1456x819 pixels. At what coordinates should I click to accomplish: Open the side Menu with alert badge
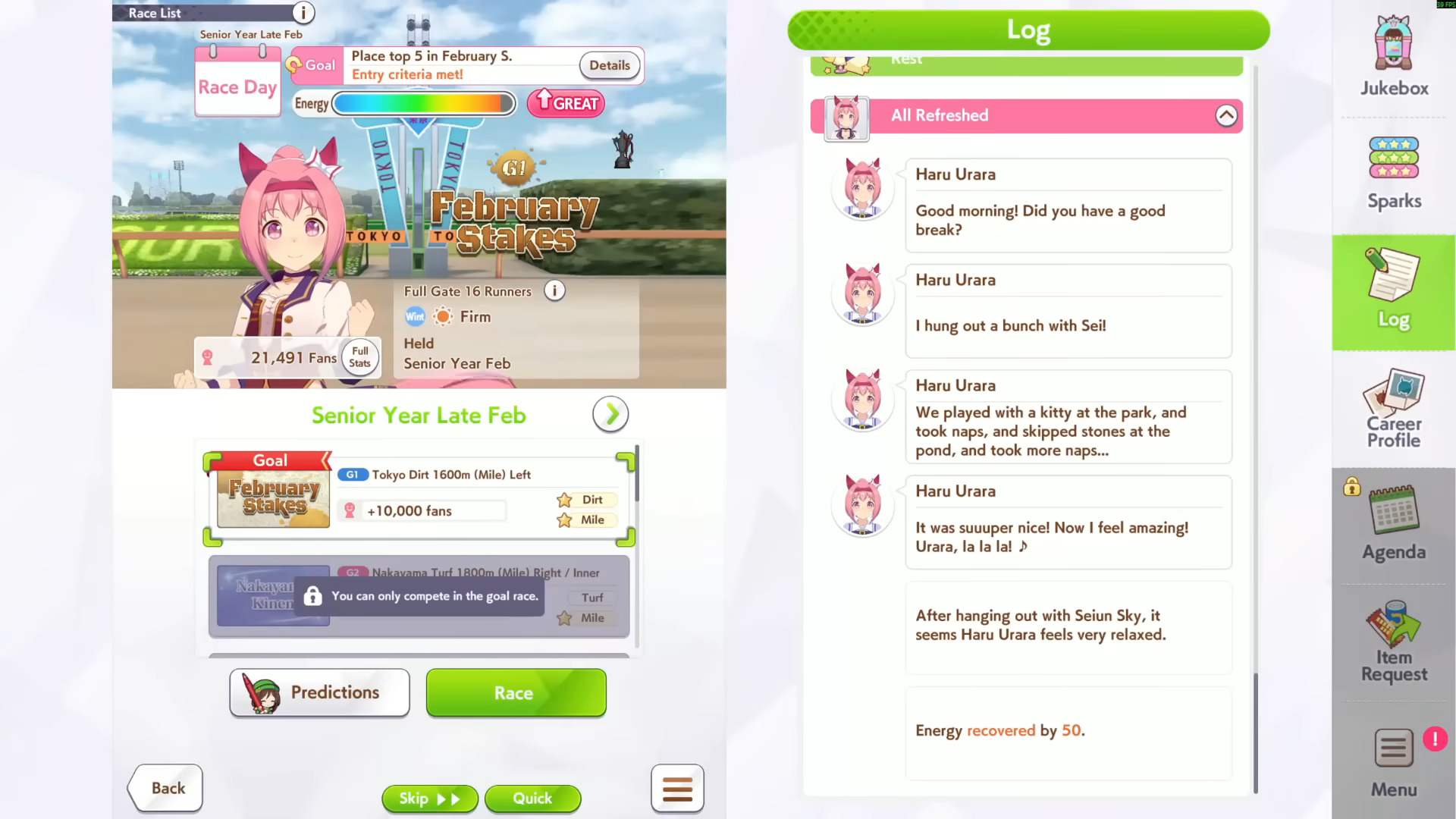pos(1394,762)
